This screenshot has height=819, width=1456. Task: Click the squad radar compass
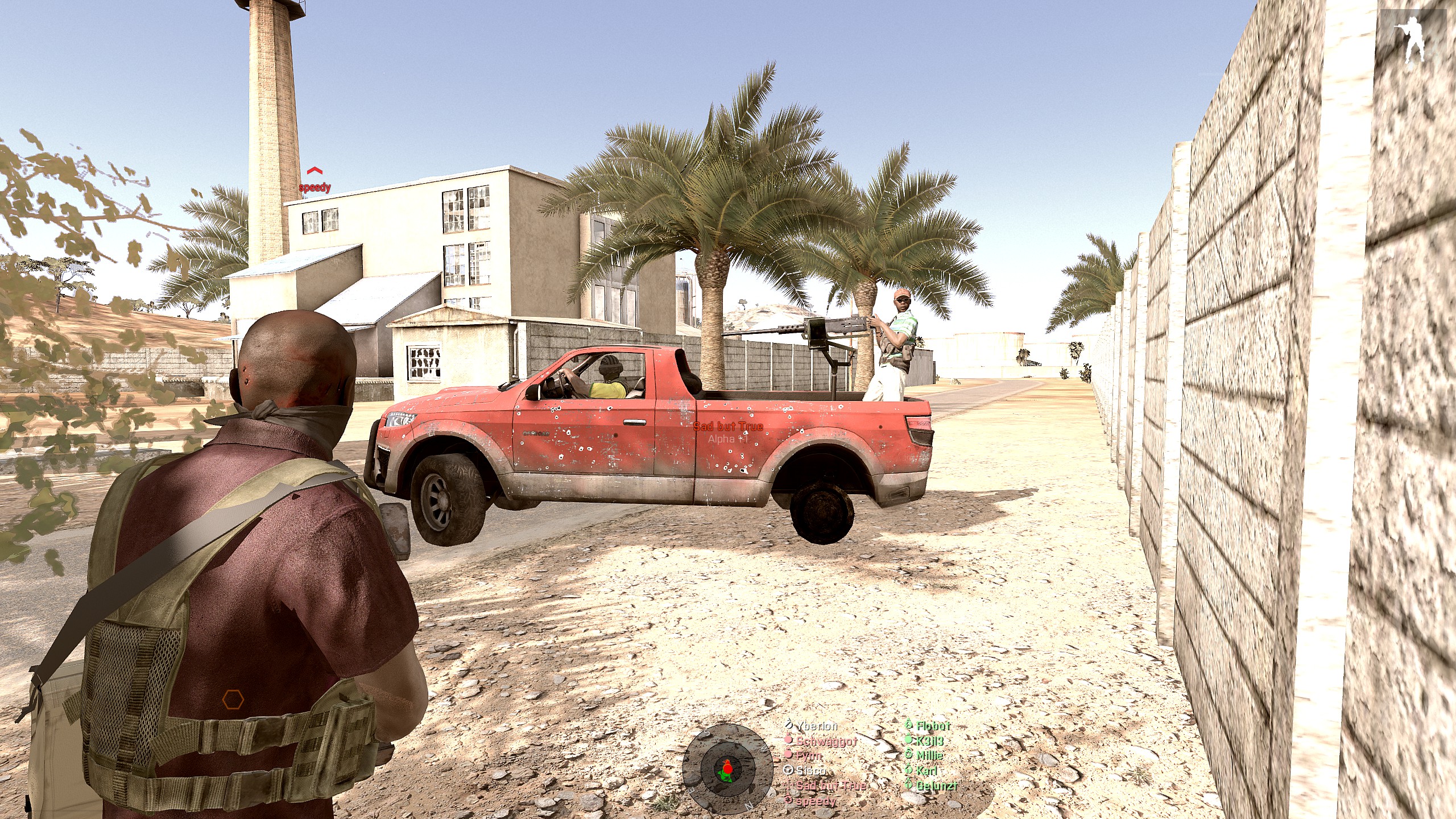pos(726,770)
